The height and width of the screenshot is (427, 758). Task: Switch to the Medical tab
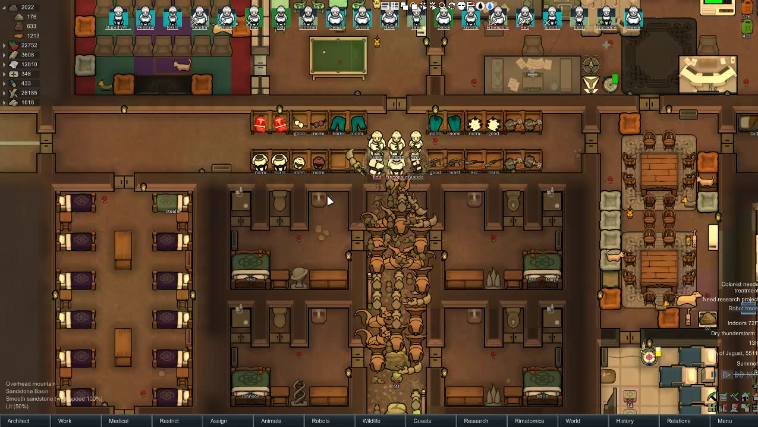click(x=118, y=421)
